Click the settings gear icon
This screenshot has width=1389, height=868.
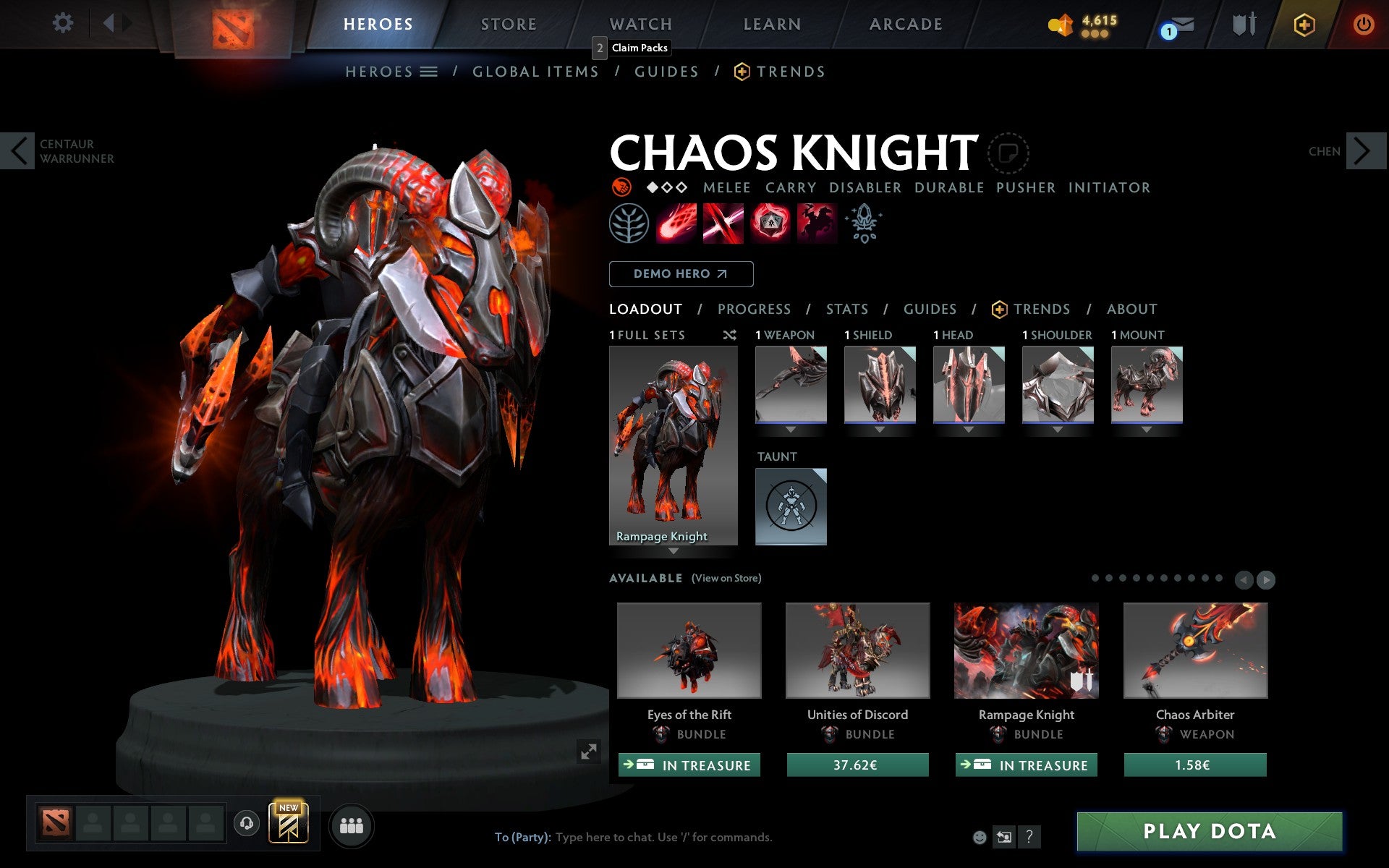(x=64, y=24)
